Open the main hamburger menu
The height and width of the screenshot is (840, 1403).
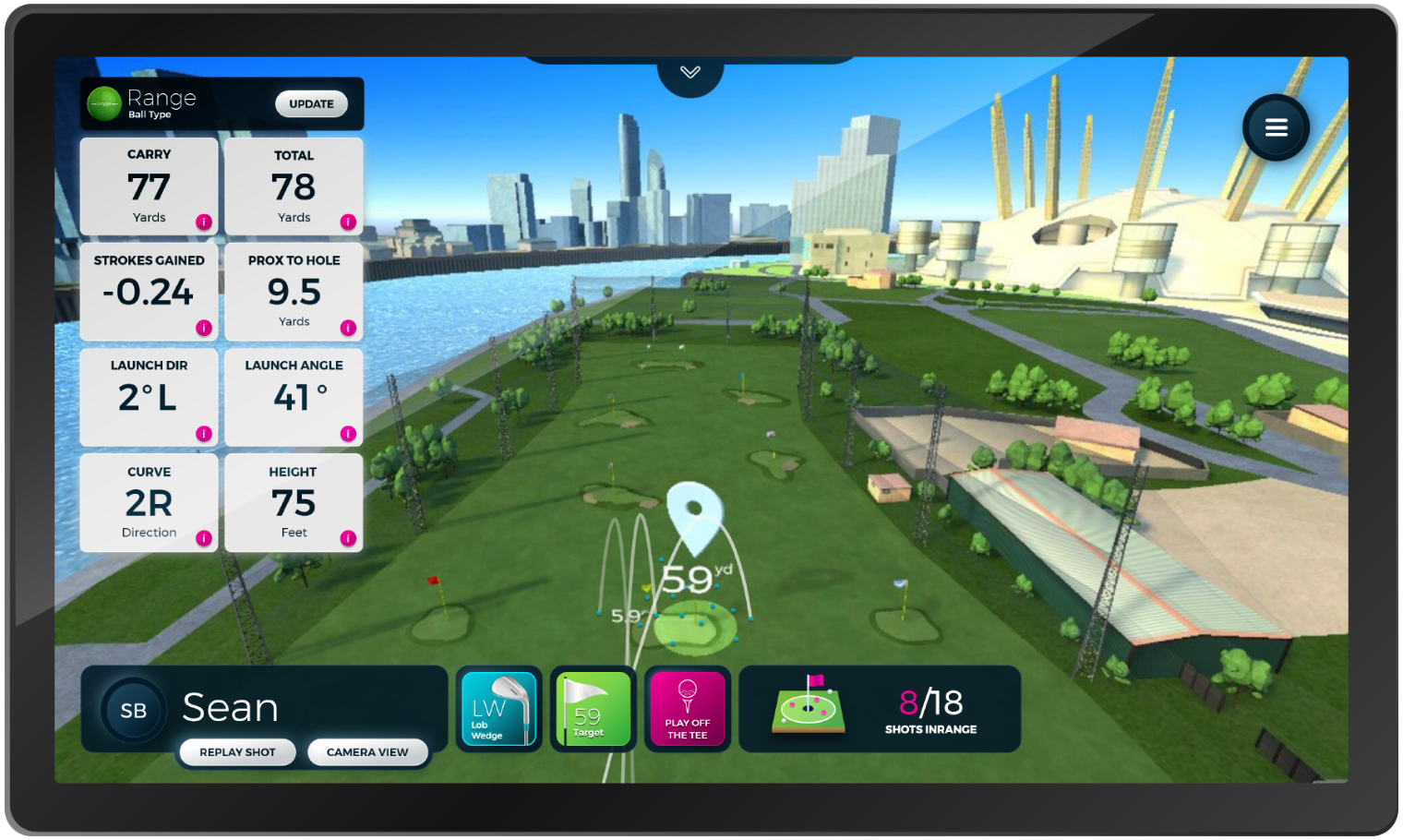click(1276, 127)
